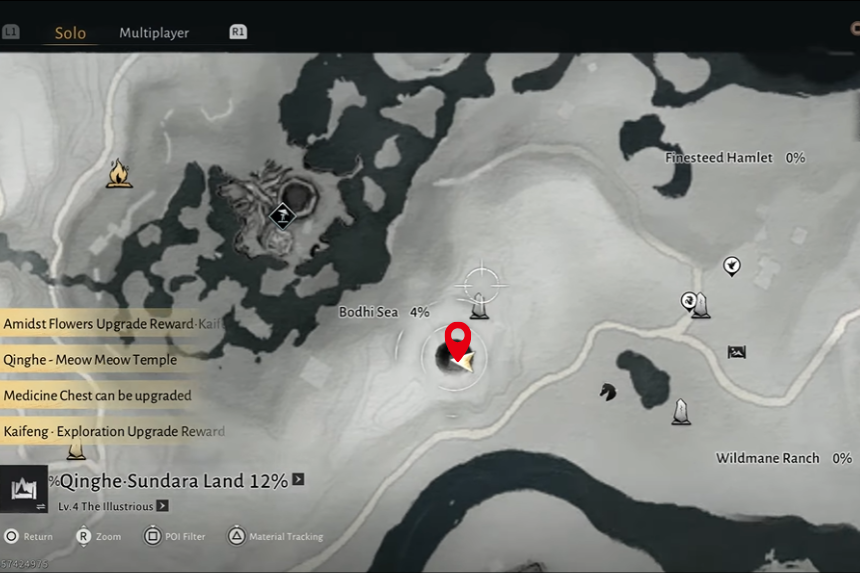Open Amidst Flowers Upgrade Reward notification

(x=112, y=324)
